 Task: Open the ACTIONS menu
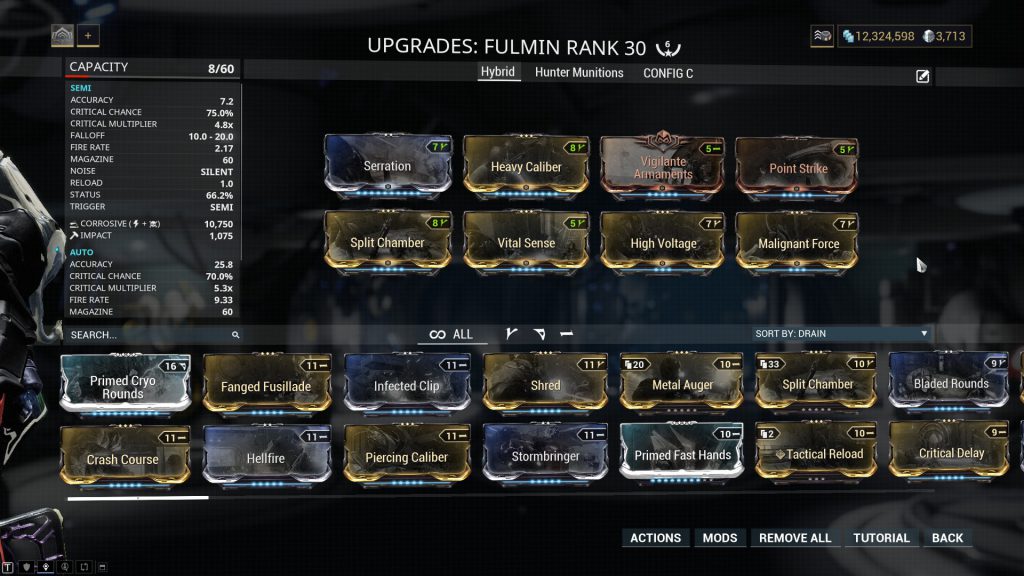[x=655, y=538]
